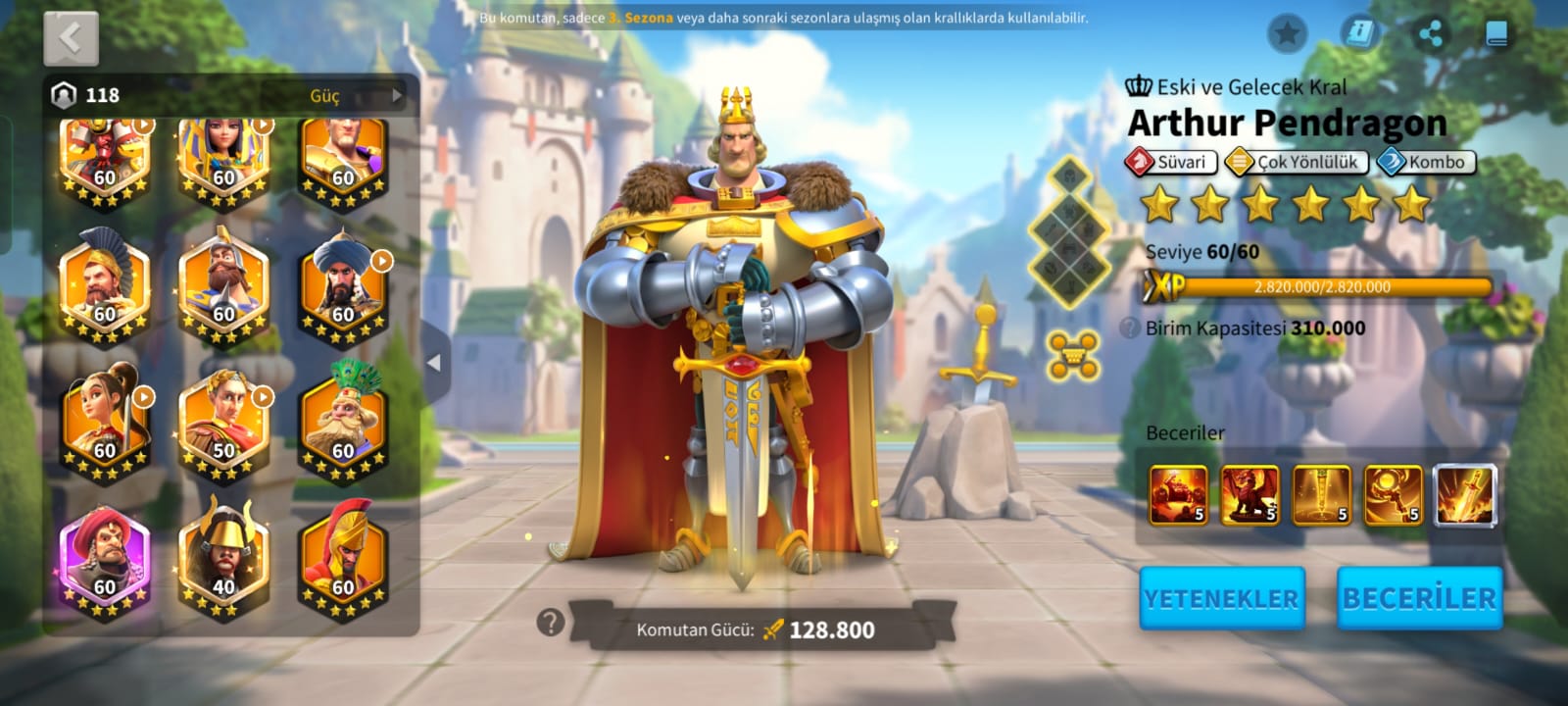Select the red dragon skill icon
This screenshot has height=706, width=1568.
(1249, 495)
